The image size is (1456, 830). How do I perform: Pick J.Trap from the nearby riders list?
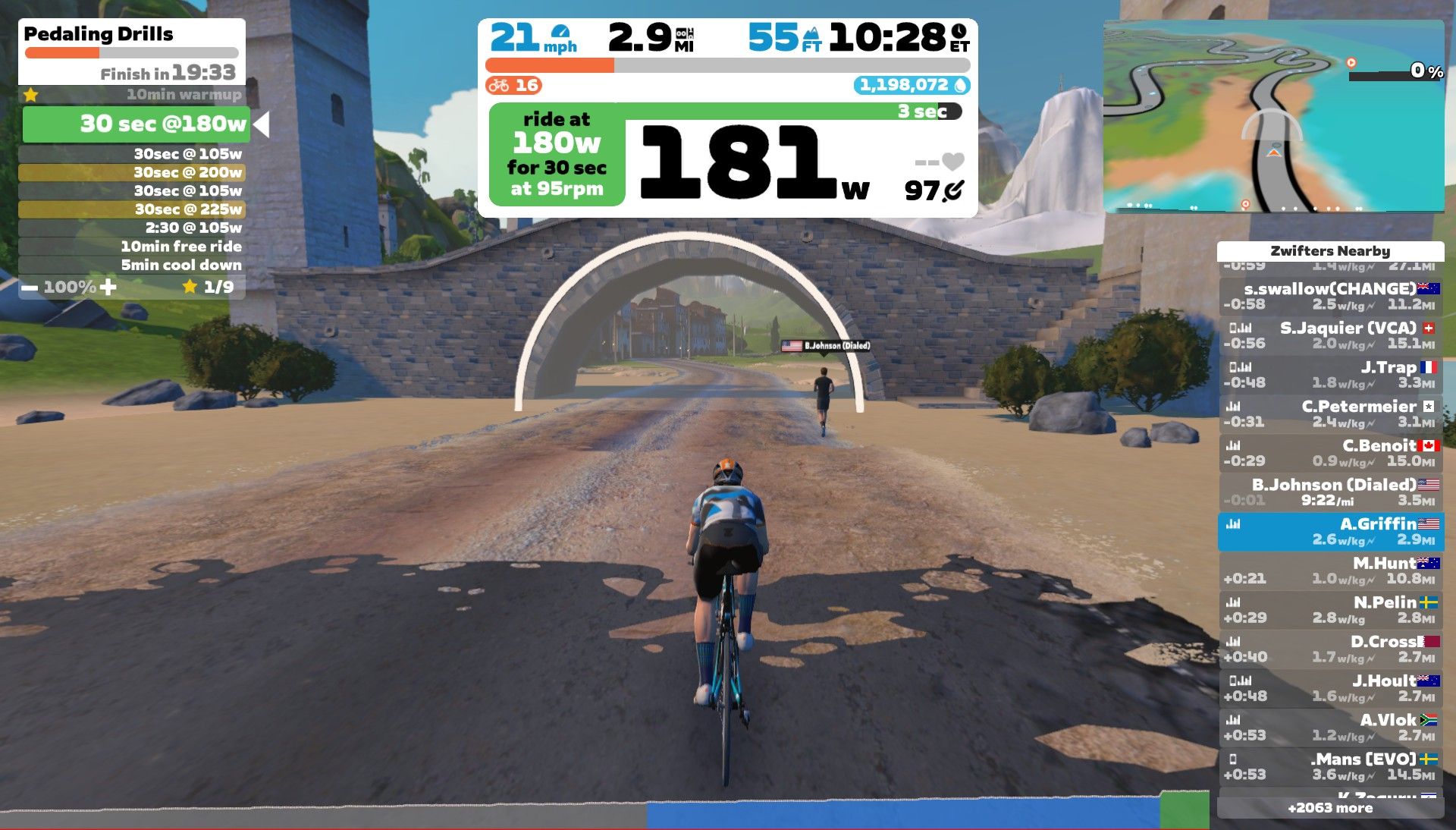1330,375
